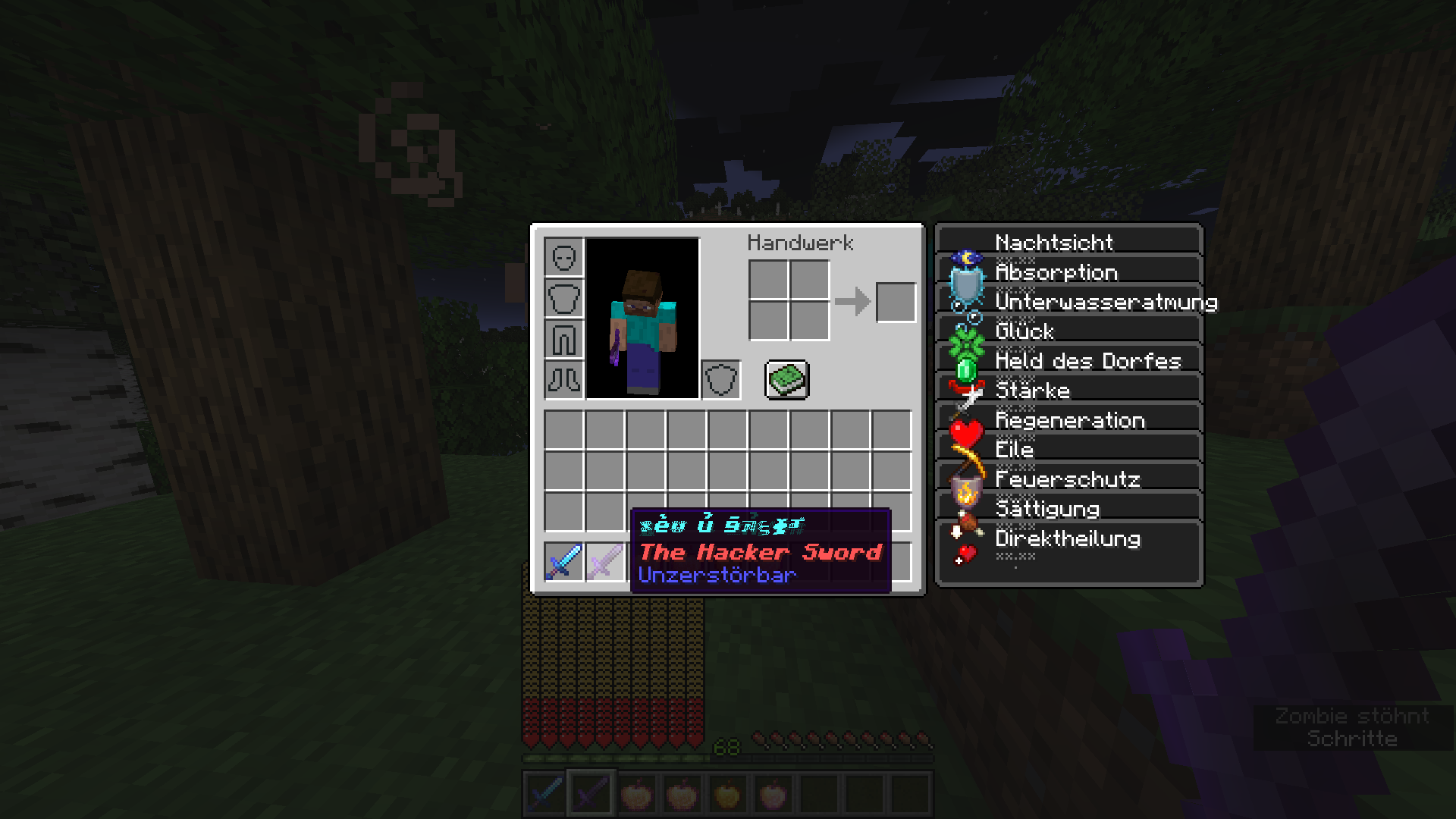Select the diamond sword in the hotbar
This screenshot has width=1456, height=819.
coord(546,791)
